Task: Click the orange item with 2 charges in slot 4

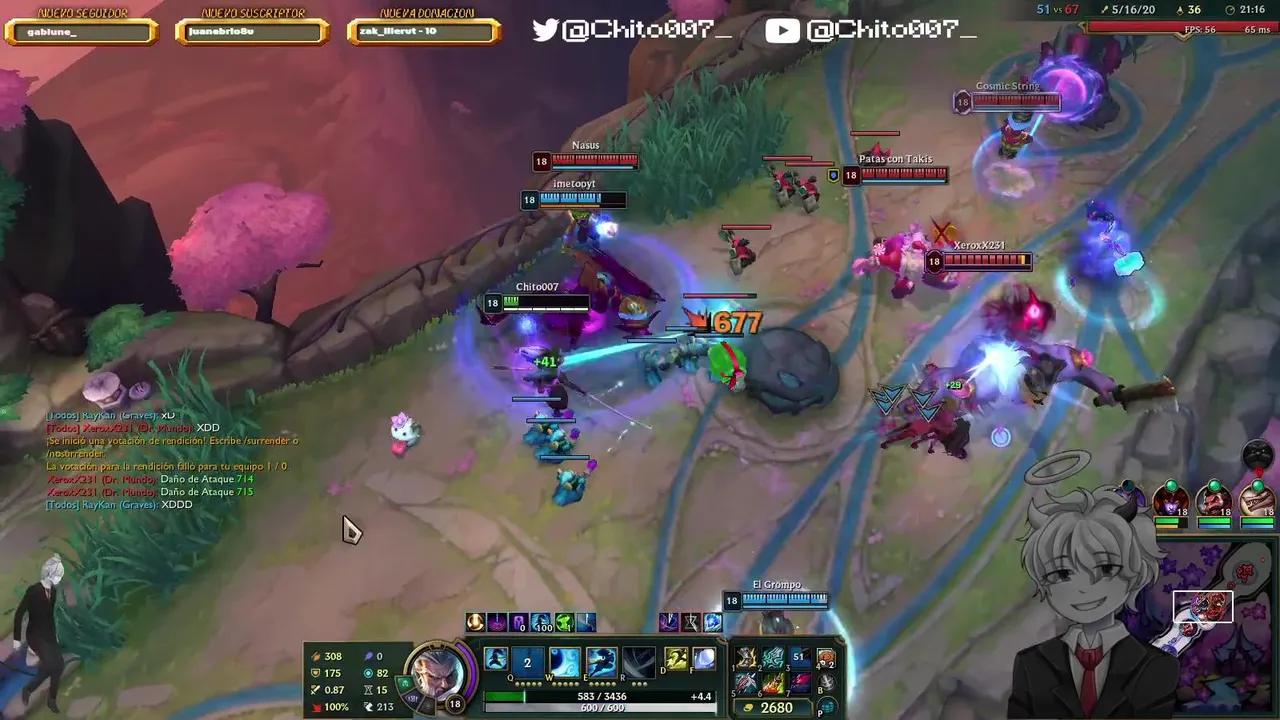Action: (x=827, y=658)
